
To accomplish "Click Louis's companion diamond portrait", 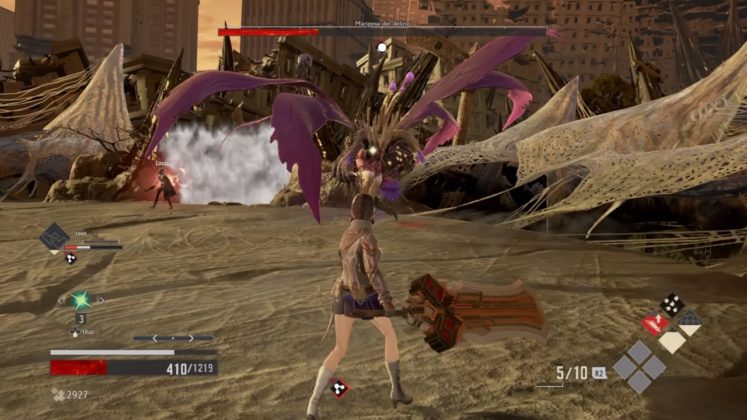I will tap(53, 238).
